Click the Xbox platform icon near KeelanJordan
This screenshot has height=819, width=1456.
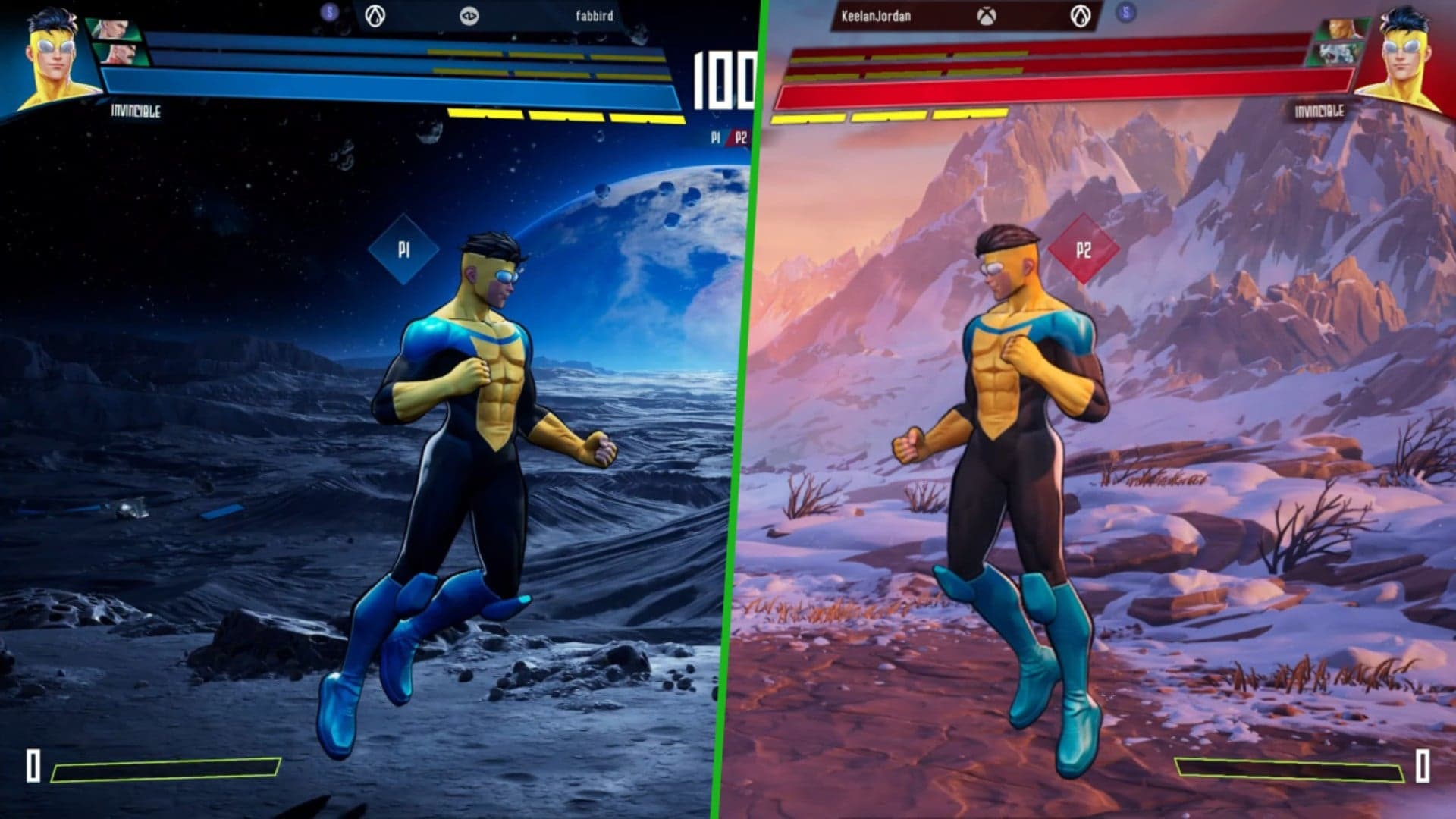986,15
